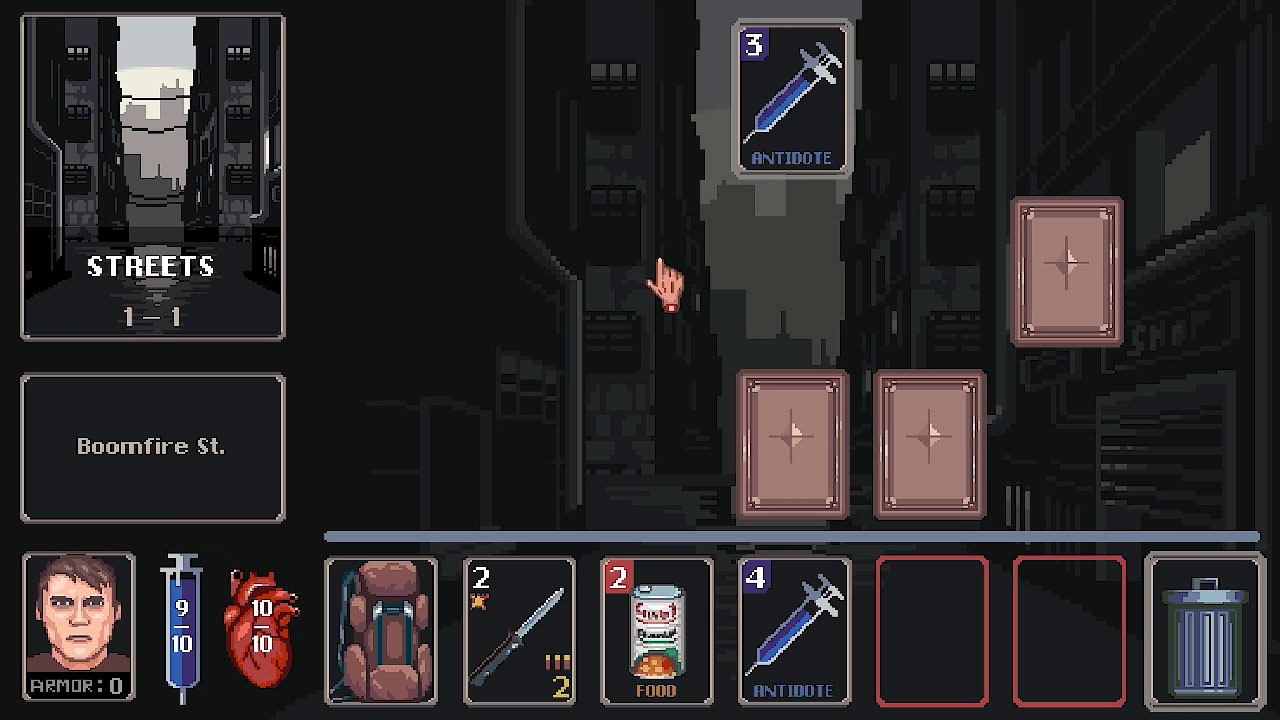Flip the face-down card near the SHOP sign

[1065, 268]
